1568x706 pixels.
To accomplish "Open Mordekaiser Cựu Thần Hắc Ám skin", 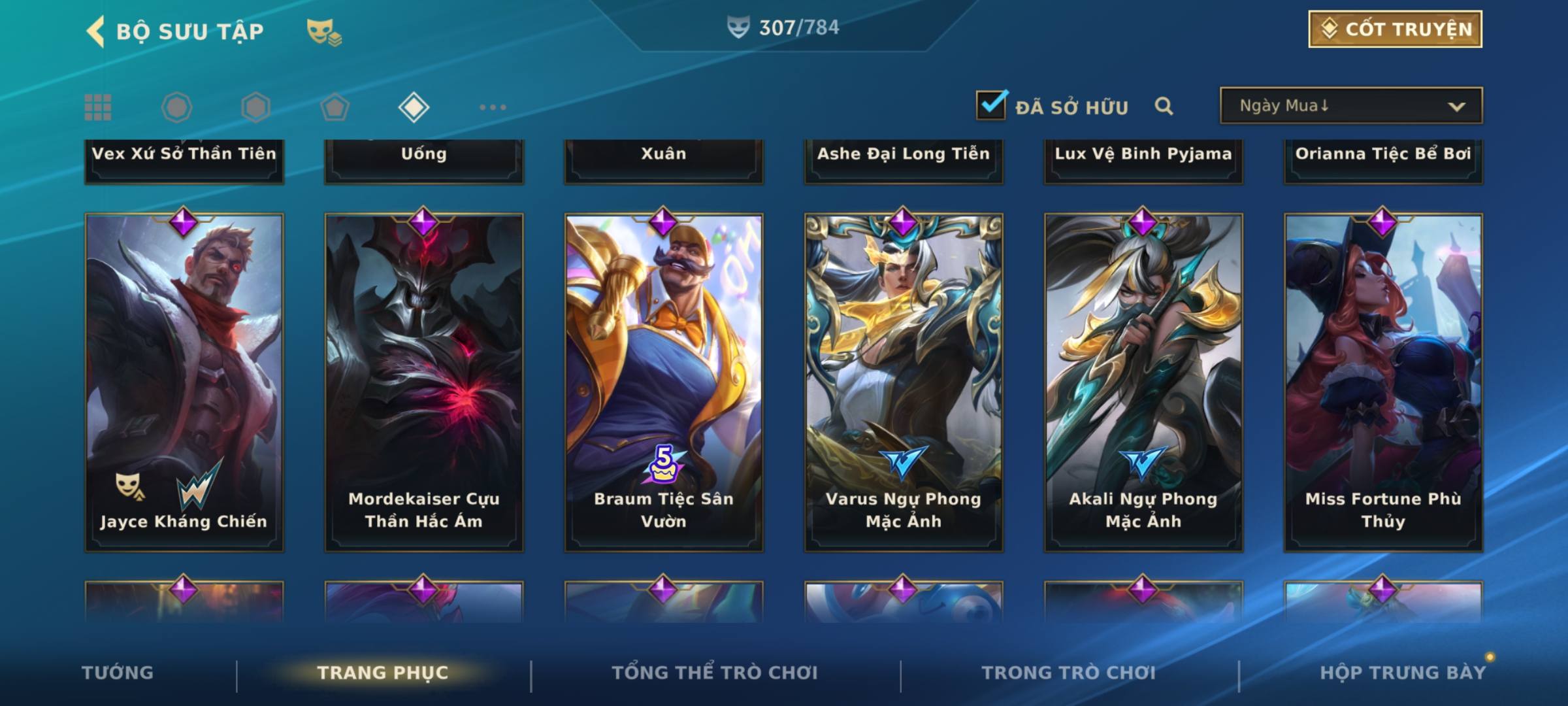I will (424, 382).
